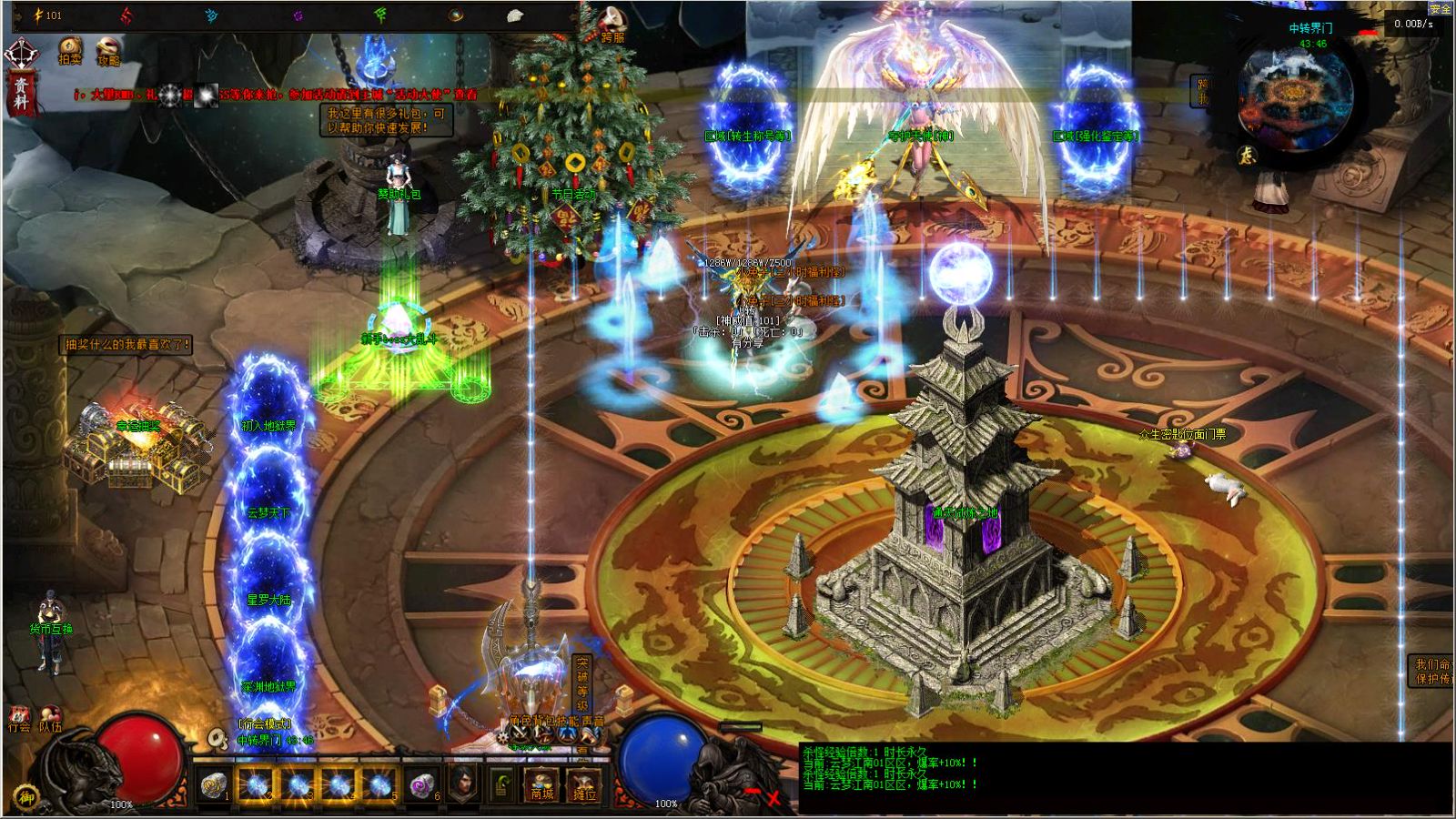Viewport: 1456px width, 819px height.
Task: Open the 商城 shop button
Action: pos(542,785)
